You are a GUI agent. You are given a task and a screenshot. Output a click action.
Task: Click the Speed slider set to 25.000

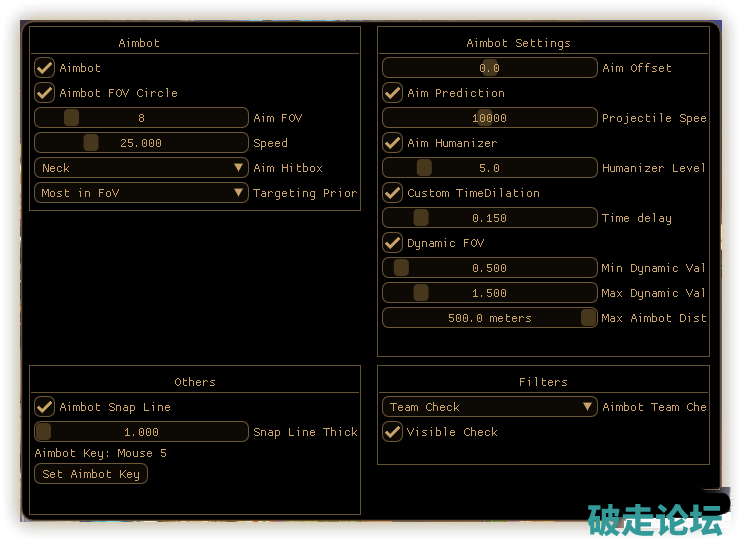tap(141, 143)
